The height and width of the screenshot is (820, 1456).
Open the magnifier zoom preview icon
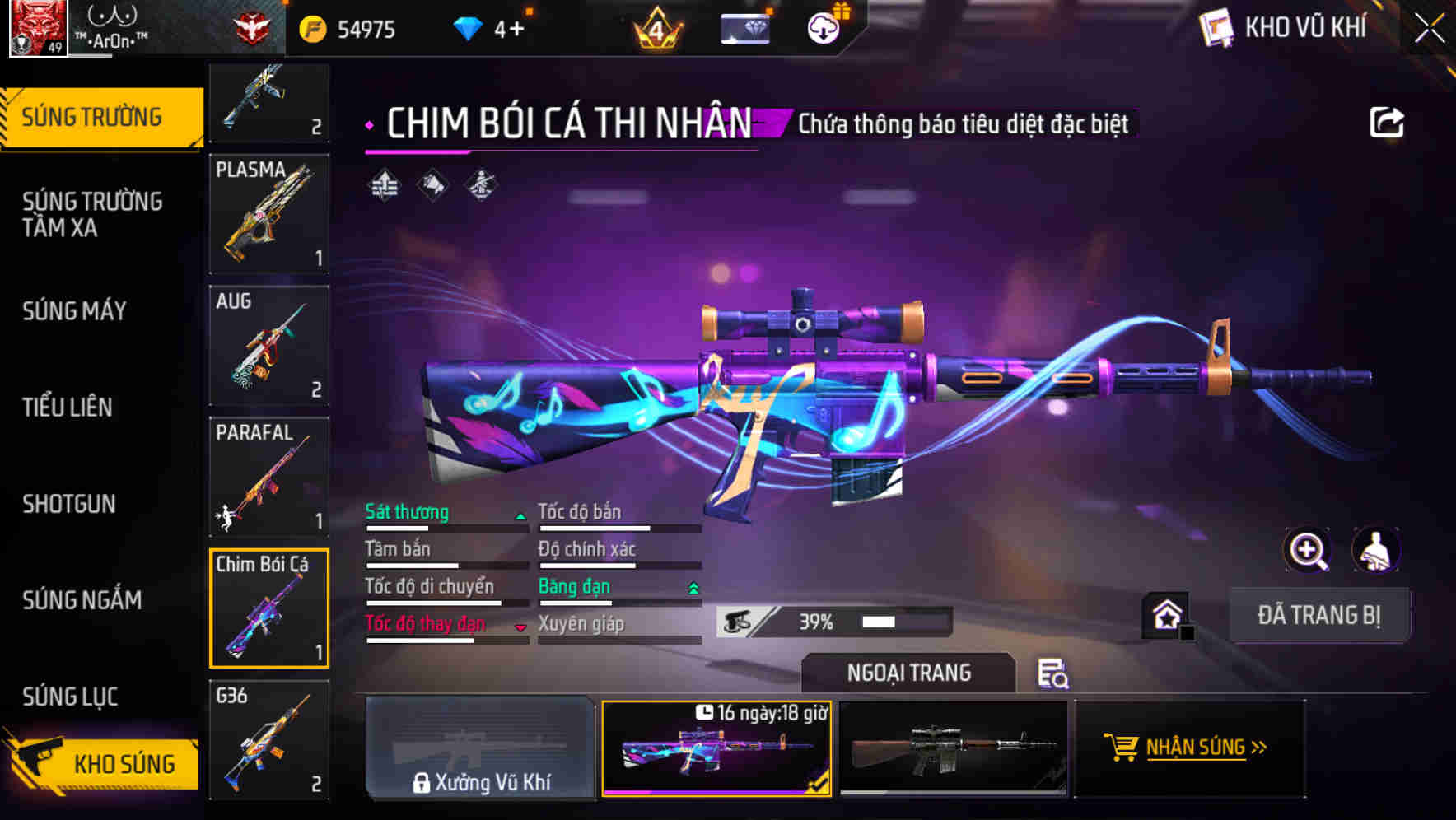(1307, 550)
